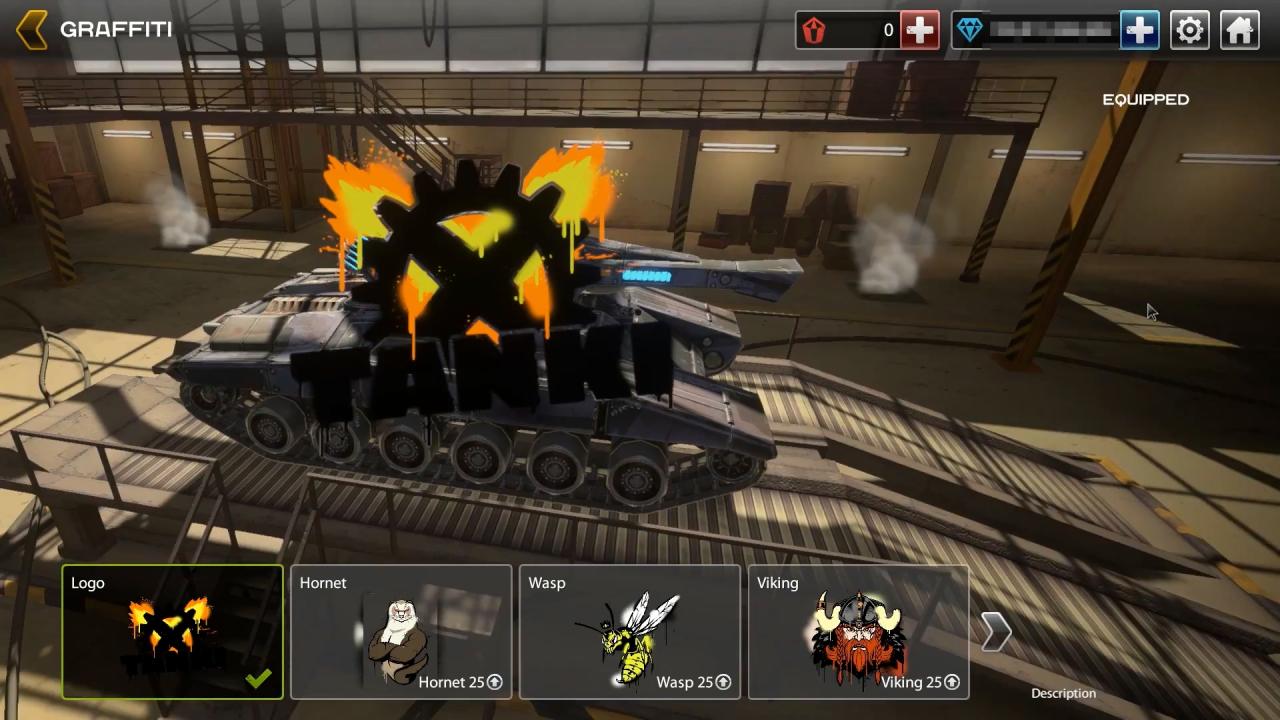Pick the Wasp graffiti card

point(630,632)
